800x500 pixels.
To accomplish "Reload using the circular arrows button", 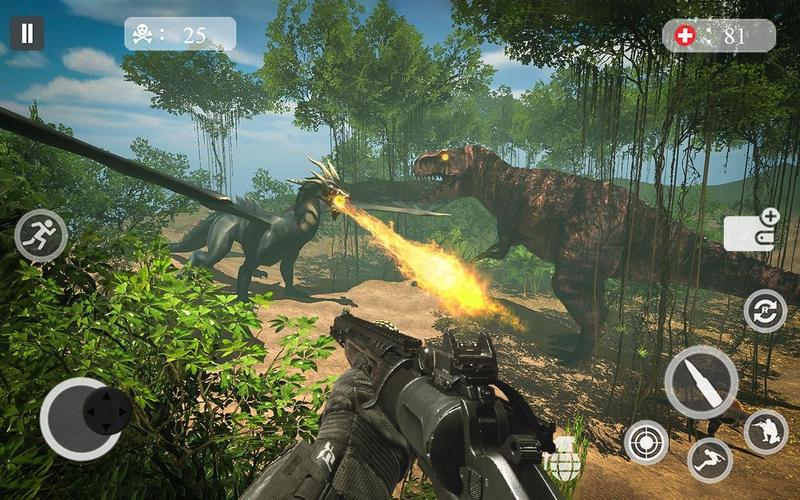I will 765,310.
